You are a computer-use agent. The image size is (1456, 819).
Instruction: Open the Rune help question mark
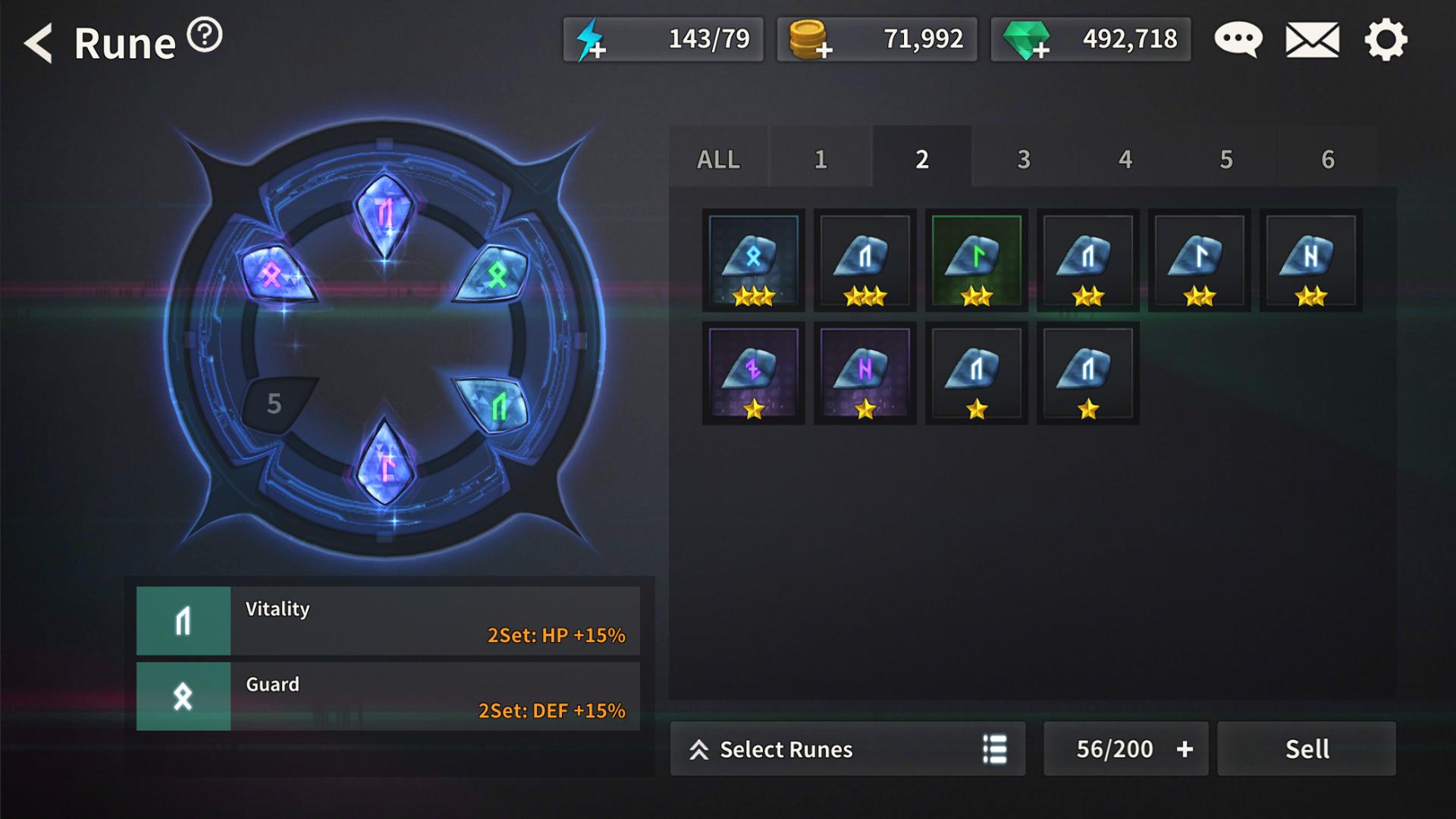pos(205,35)
